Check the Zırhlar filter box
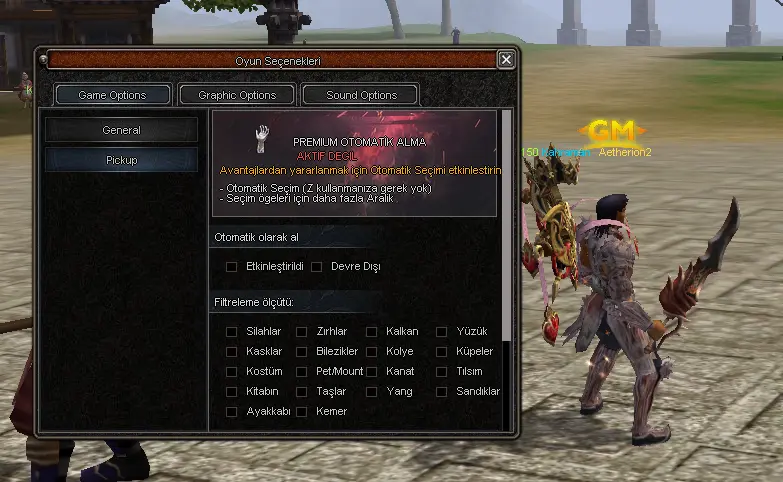The image size is (783, 482). click(302, 332)
